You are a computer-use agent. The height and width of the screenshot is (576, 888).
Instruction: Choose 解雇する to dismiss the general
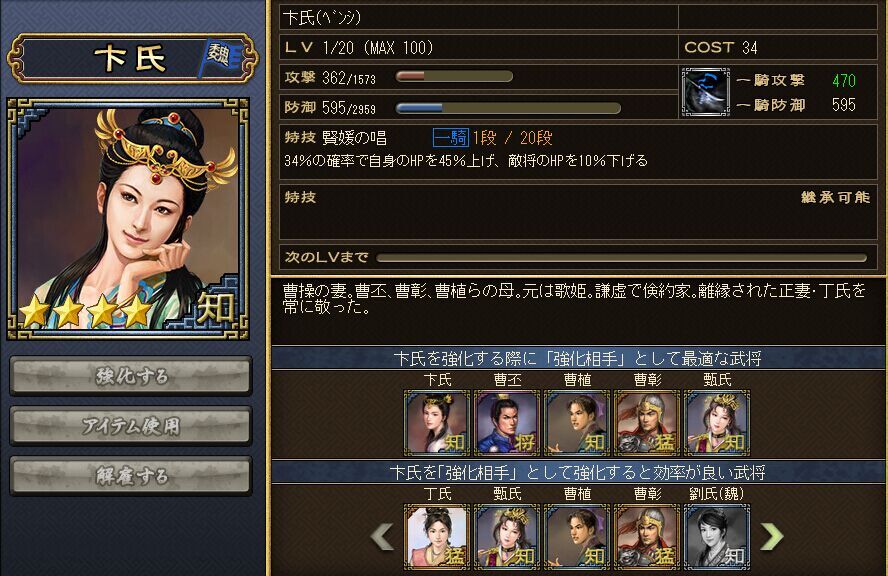point(131,475)
